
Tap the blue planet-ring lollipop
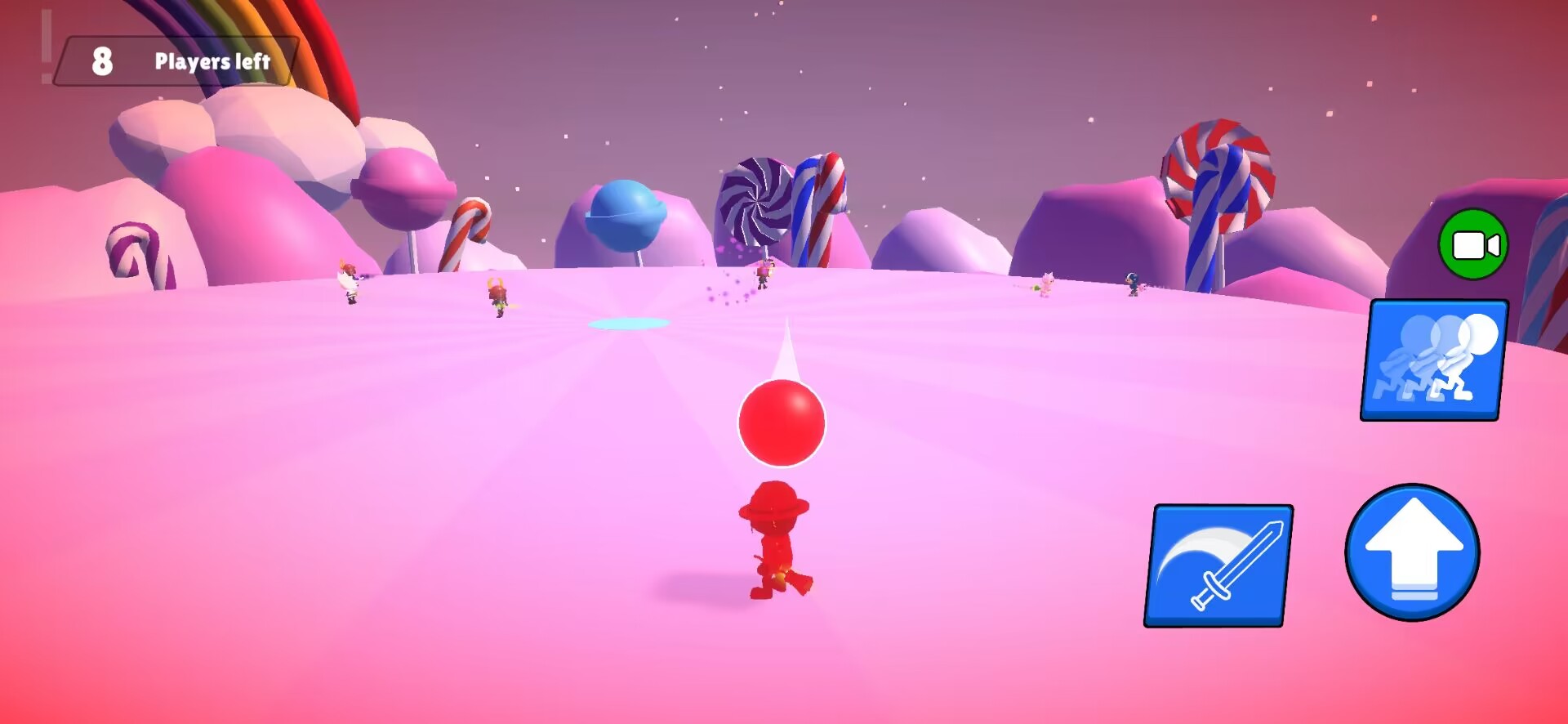click(624, 214)
